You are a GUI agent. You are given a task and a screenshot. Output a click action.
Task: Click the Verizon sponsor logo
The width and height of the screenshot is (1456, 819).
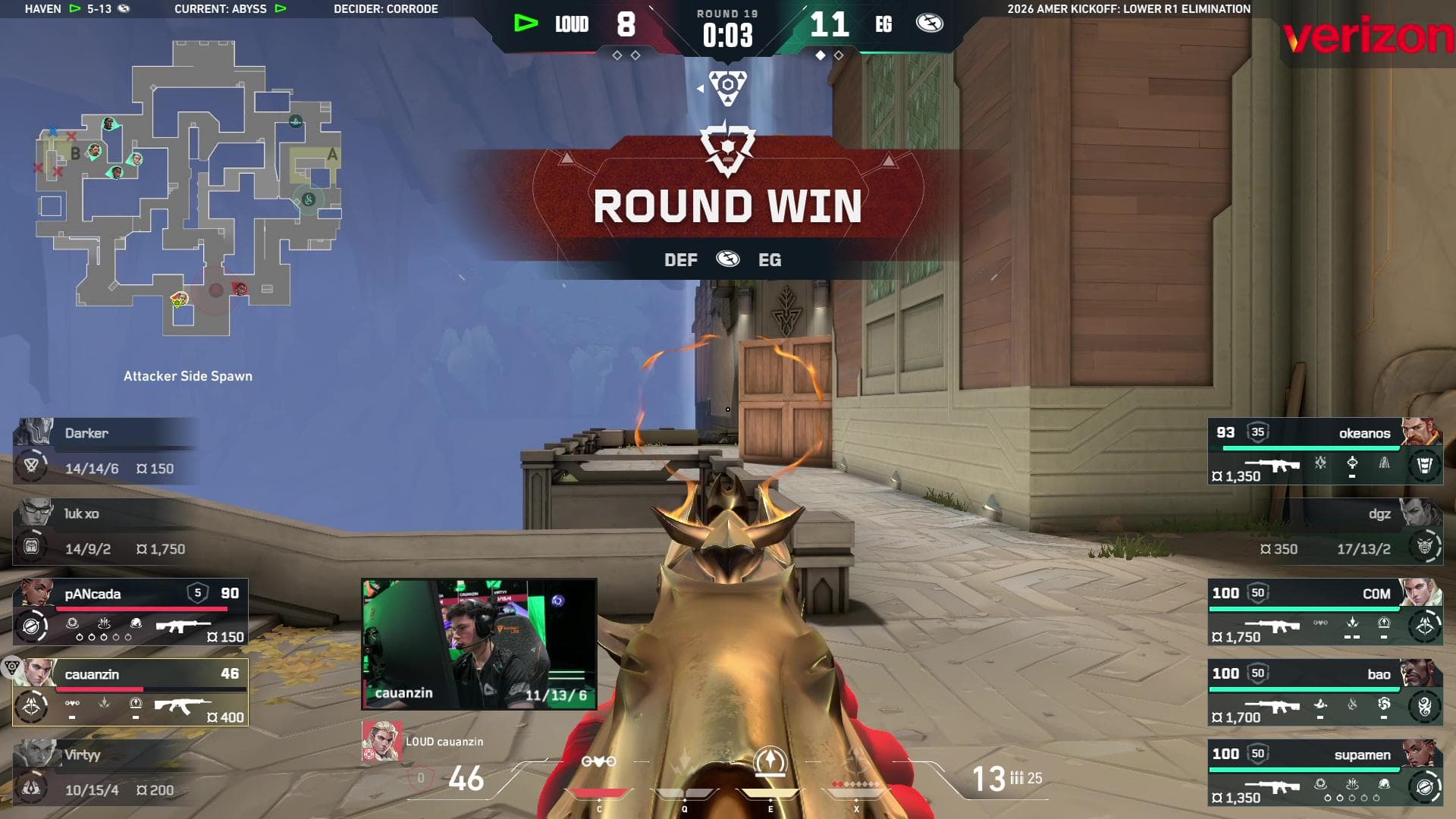(1368, 36)
